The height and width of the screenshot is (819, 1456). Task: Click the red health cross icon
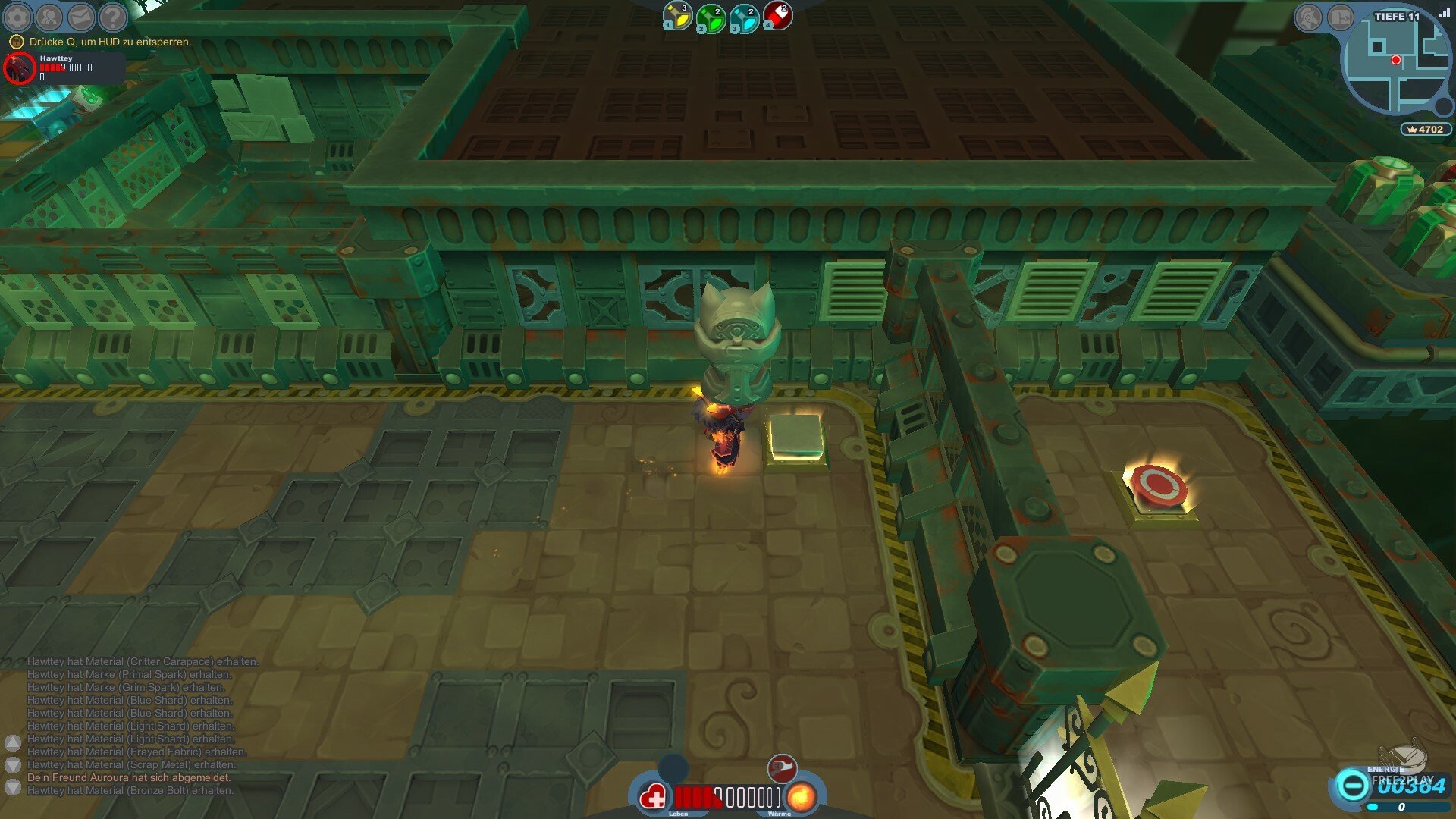tap(653, 797)
